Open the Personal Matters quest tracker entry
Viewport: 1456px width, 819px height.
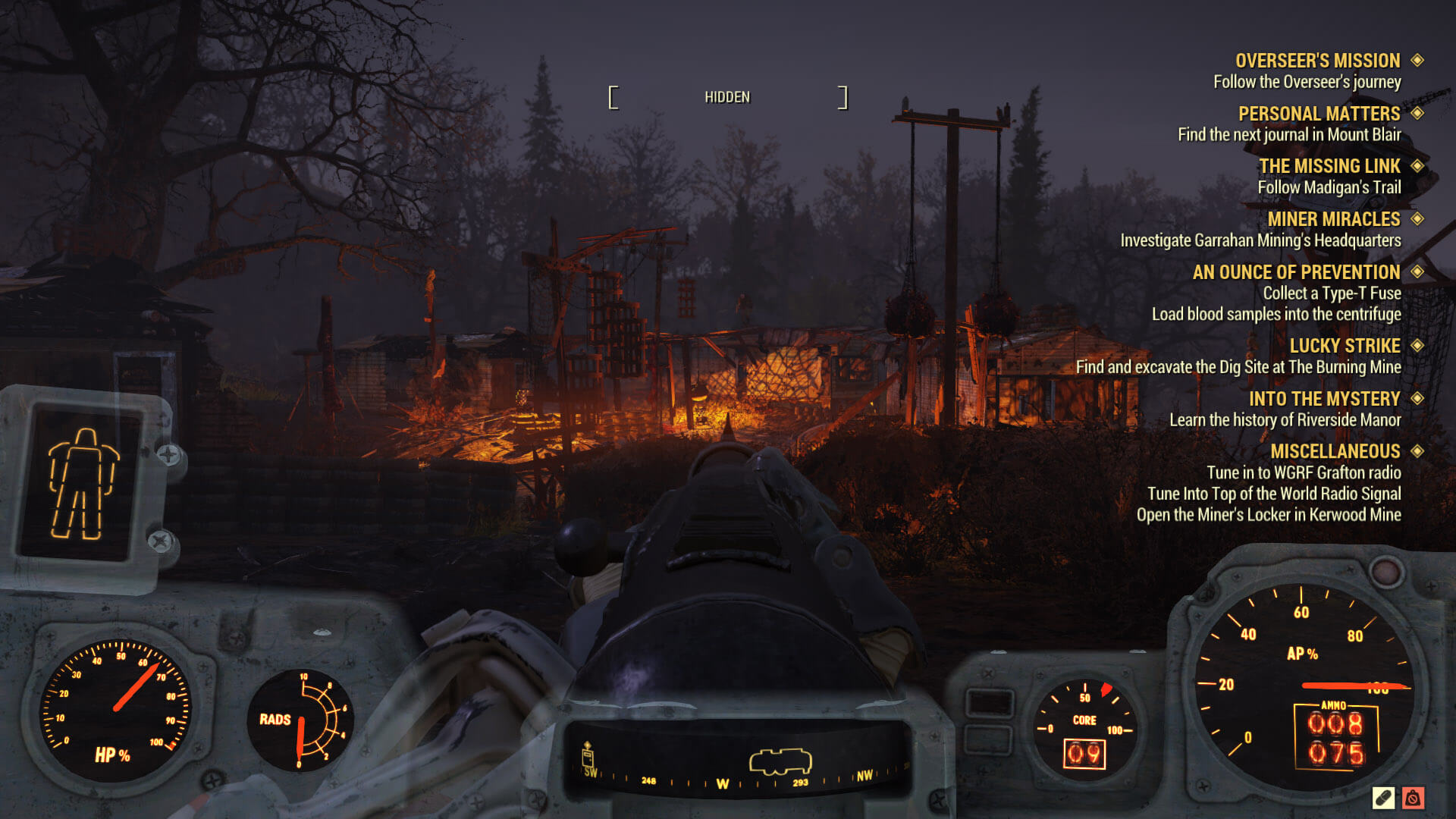tap(1319, 114)
